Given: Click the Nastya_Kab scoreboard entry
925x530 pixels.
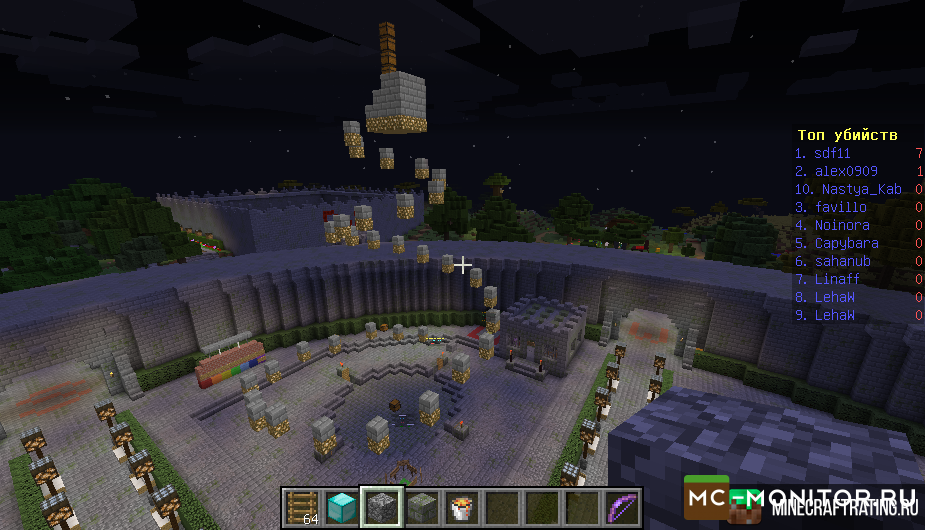Looking at the screenshot, I should pyautogui.click(x=850, y=189).
